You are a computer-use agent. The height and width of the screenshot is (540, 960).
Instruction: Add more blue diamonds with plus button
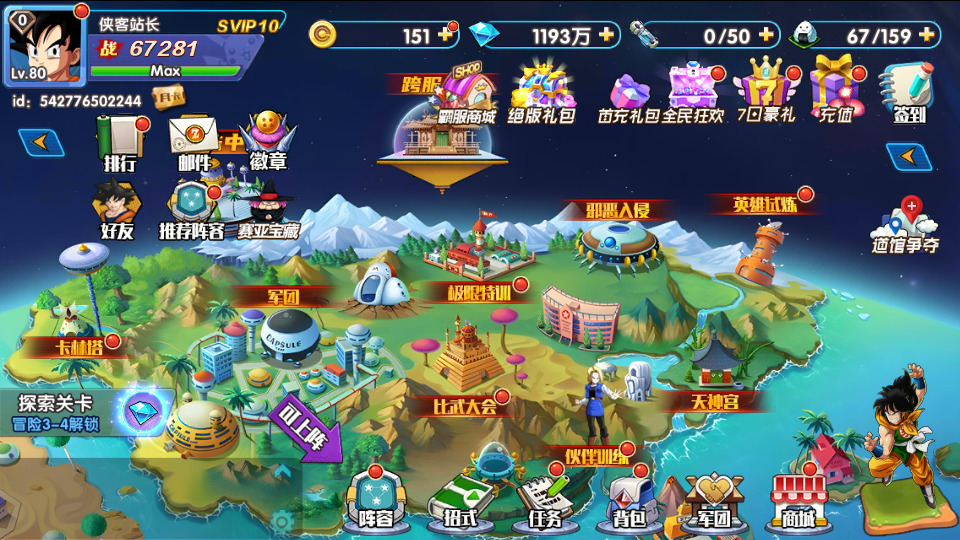click(606, 35)
